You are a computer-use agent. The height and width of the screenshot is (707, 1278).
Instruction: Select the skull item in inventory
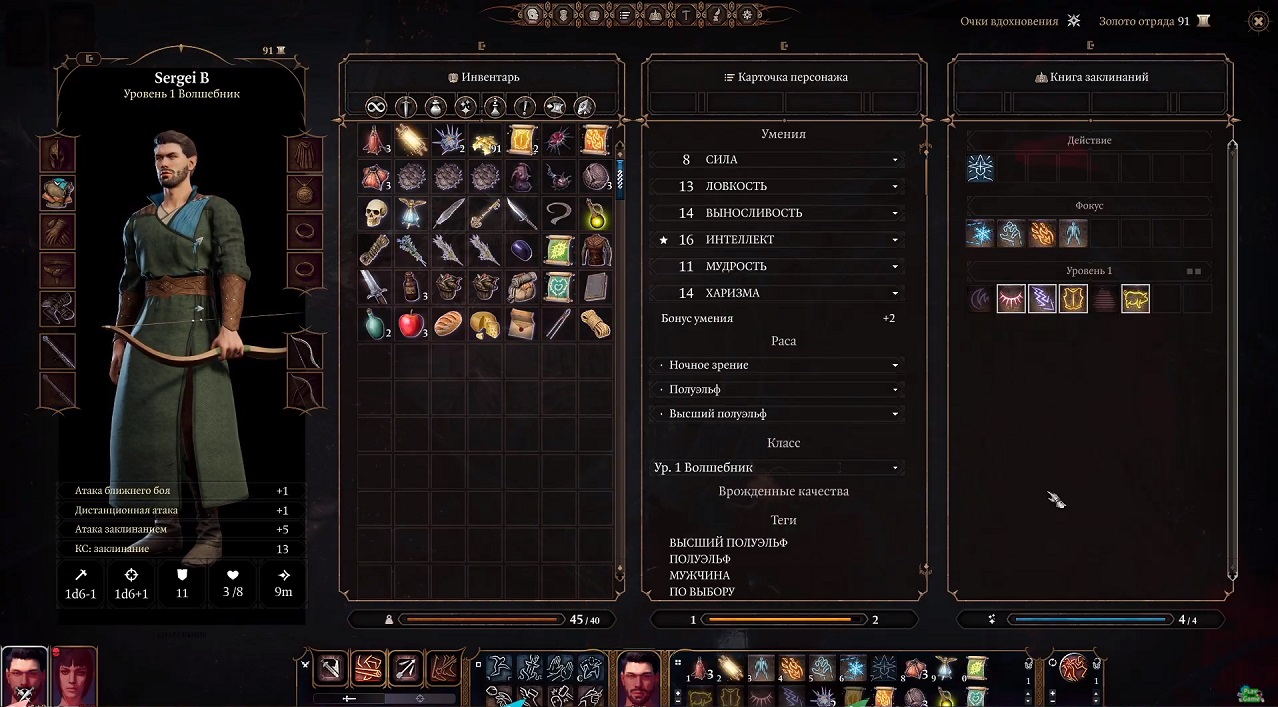[x=375, y=213]
